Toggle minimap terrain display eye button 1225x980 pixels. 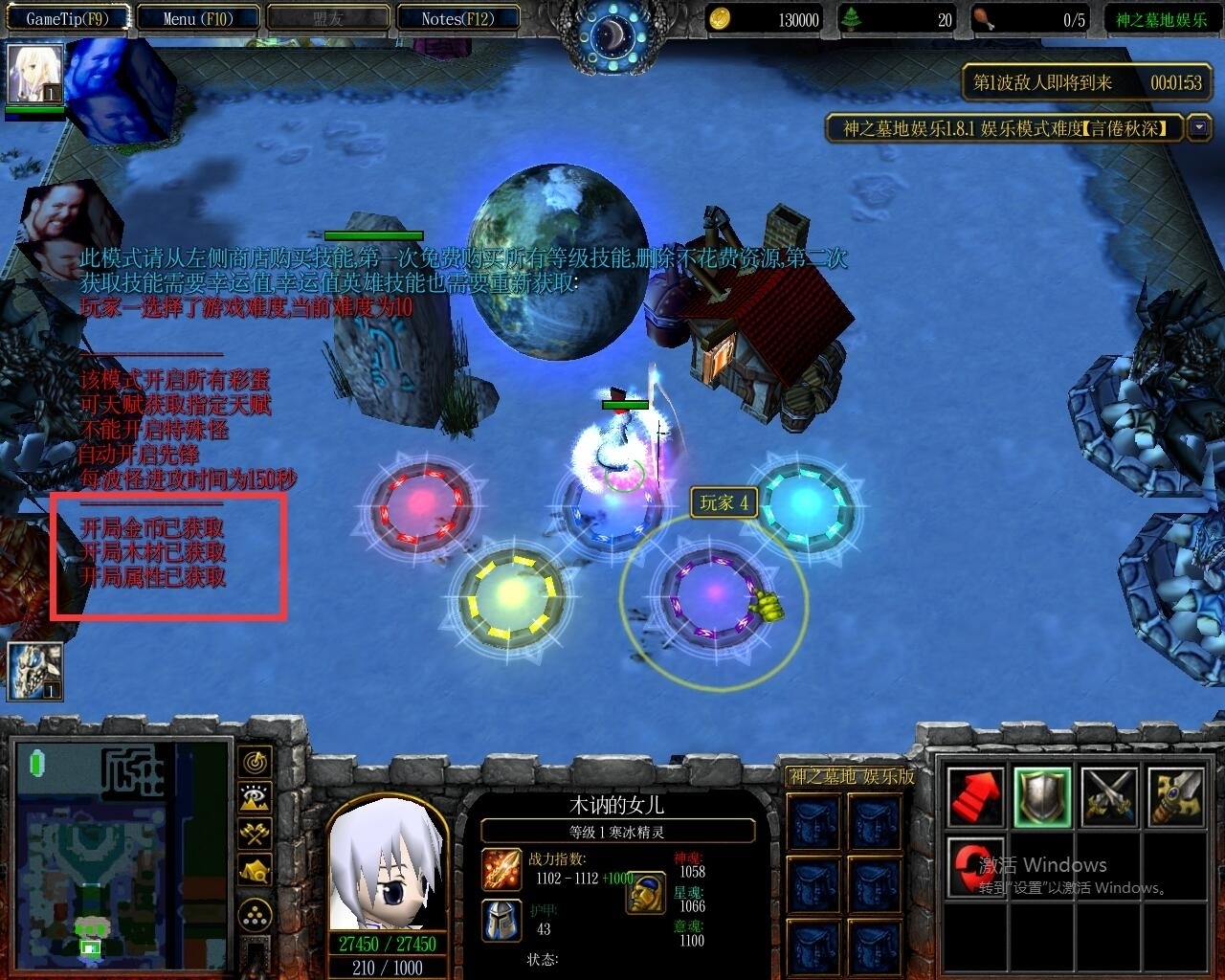[255, 798]
